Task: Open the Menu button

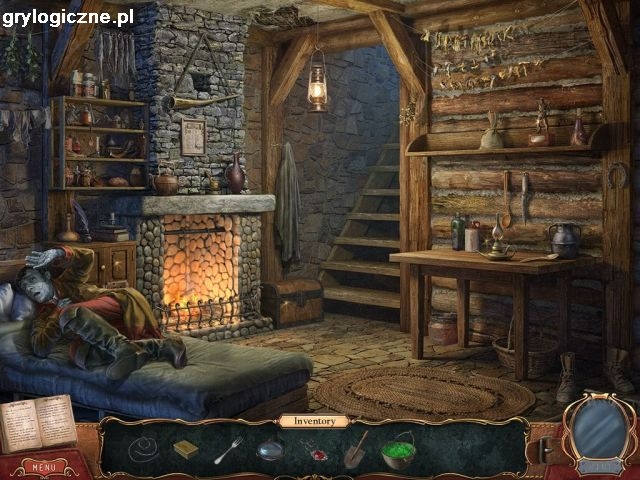Action: coord(43,467)
